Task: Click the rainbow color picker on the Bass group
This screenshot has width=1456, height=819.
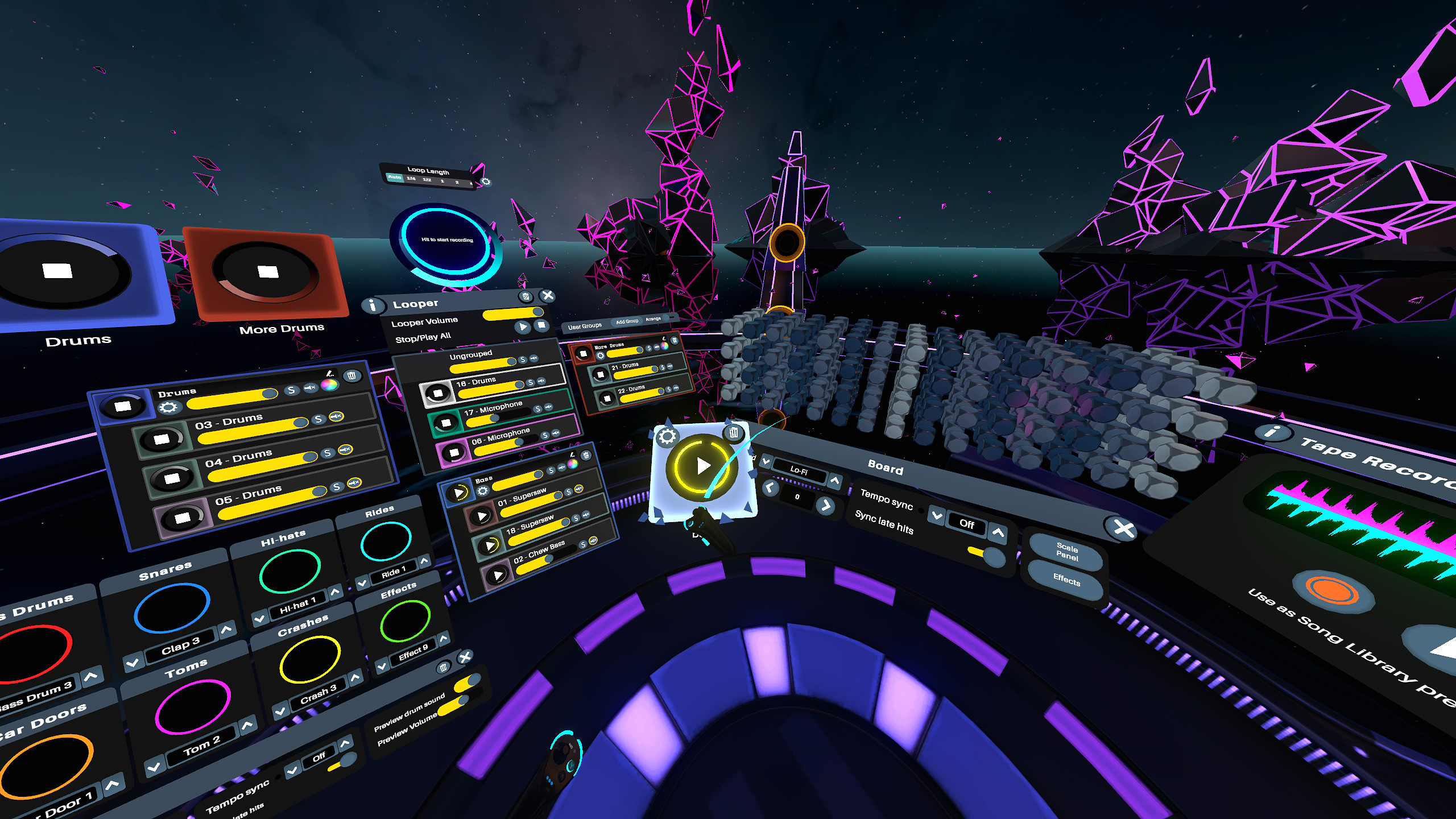Action: (x=572, y=464)
